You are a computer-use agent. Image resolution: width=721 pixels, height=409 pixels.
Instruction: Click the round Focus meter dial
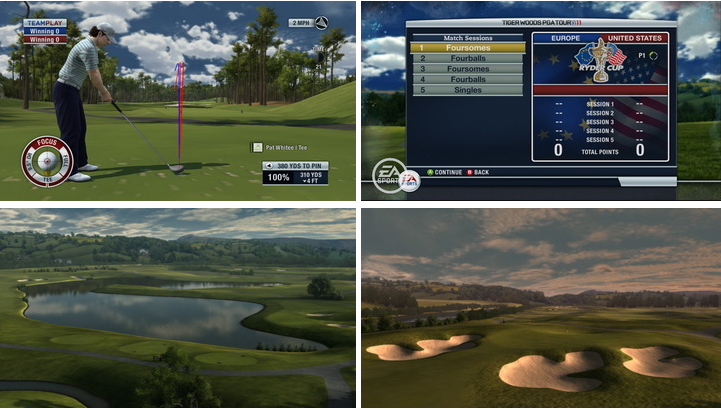tap(45, 160)
